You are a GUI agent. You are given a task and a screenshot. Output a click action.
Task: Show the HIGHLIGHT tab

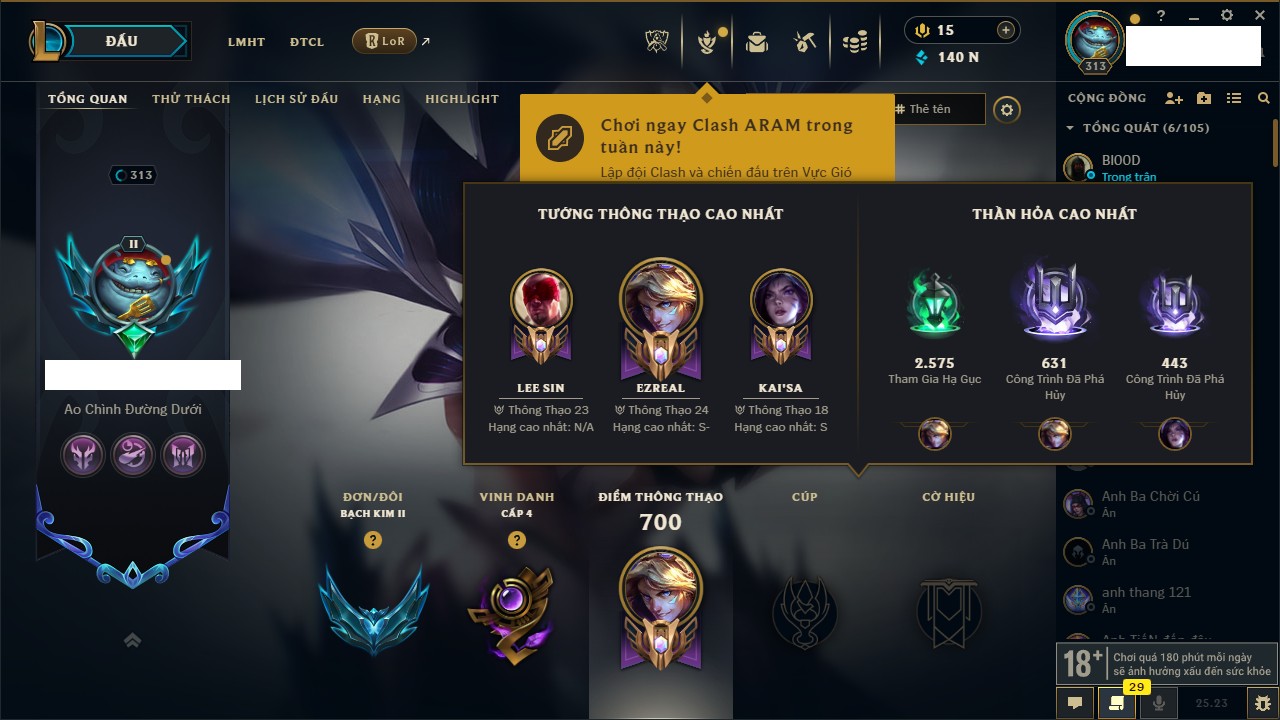[x=461, y=99]
